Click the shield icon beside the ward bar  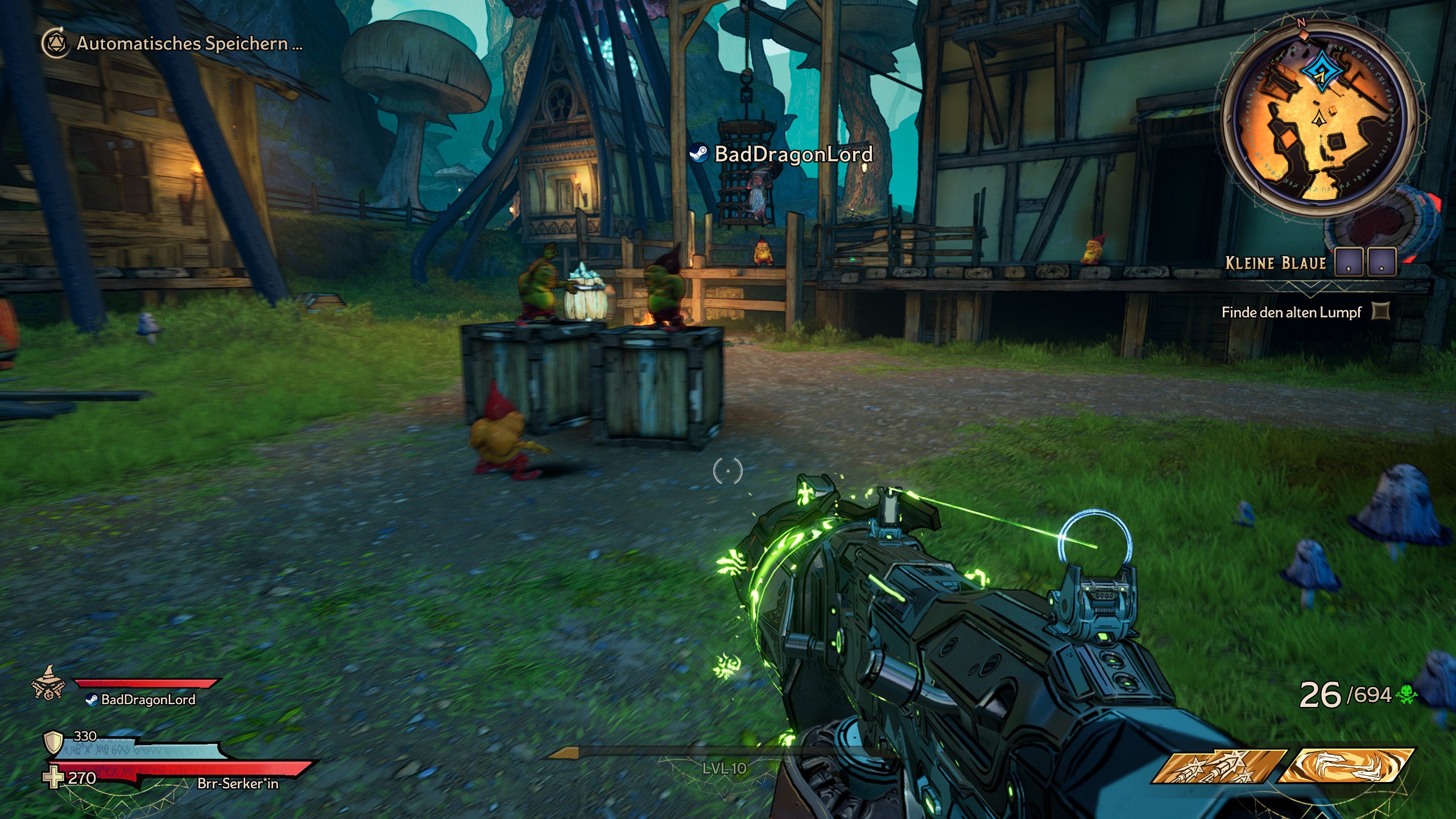(53, 743)
